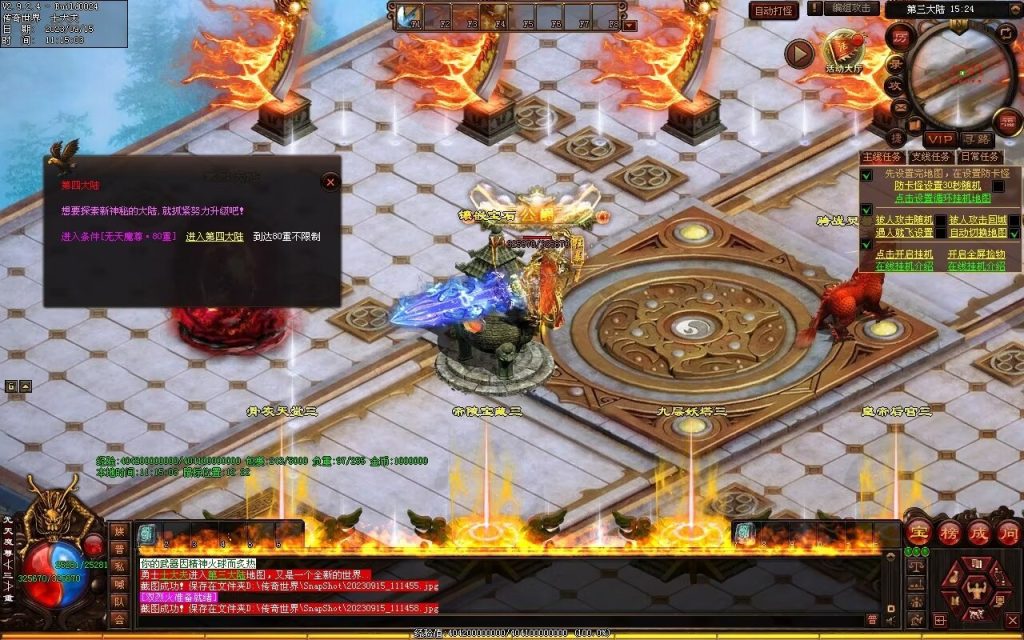
Task: Open the VIP panel
Action: coord(938,138)
